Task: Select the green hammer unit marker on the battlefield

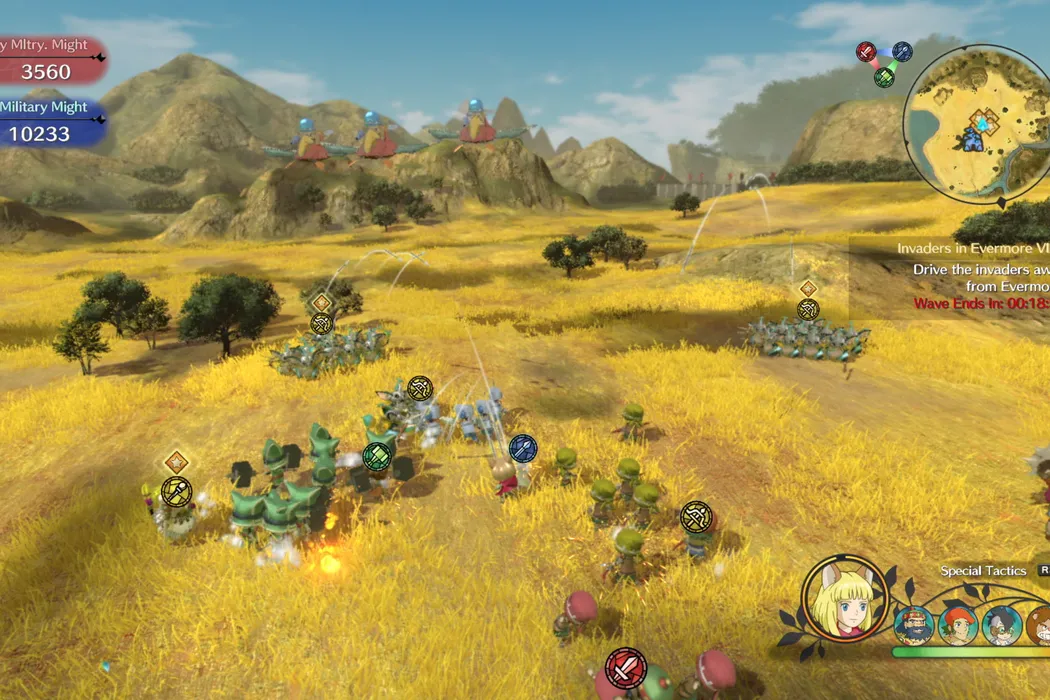Action: click(377, 457)
